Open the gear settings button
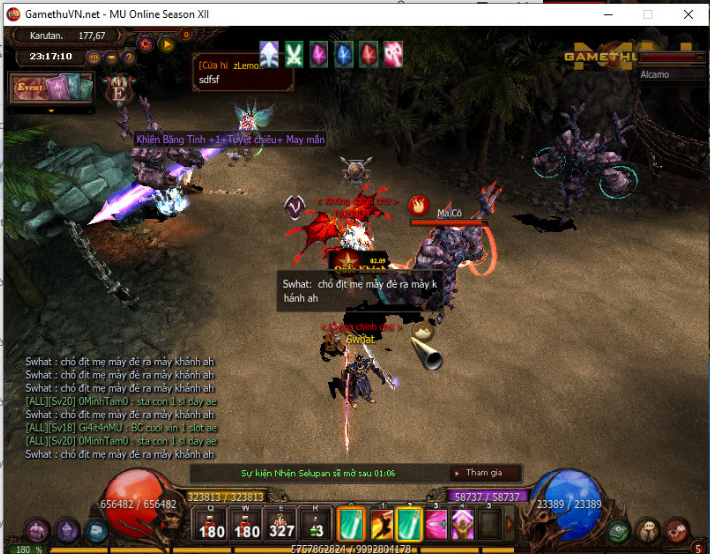Screen dimensions: 710x554 (147, 44)
